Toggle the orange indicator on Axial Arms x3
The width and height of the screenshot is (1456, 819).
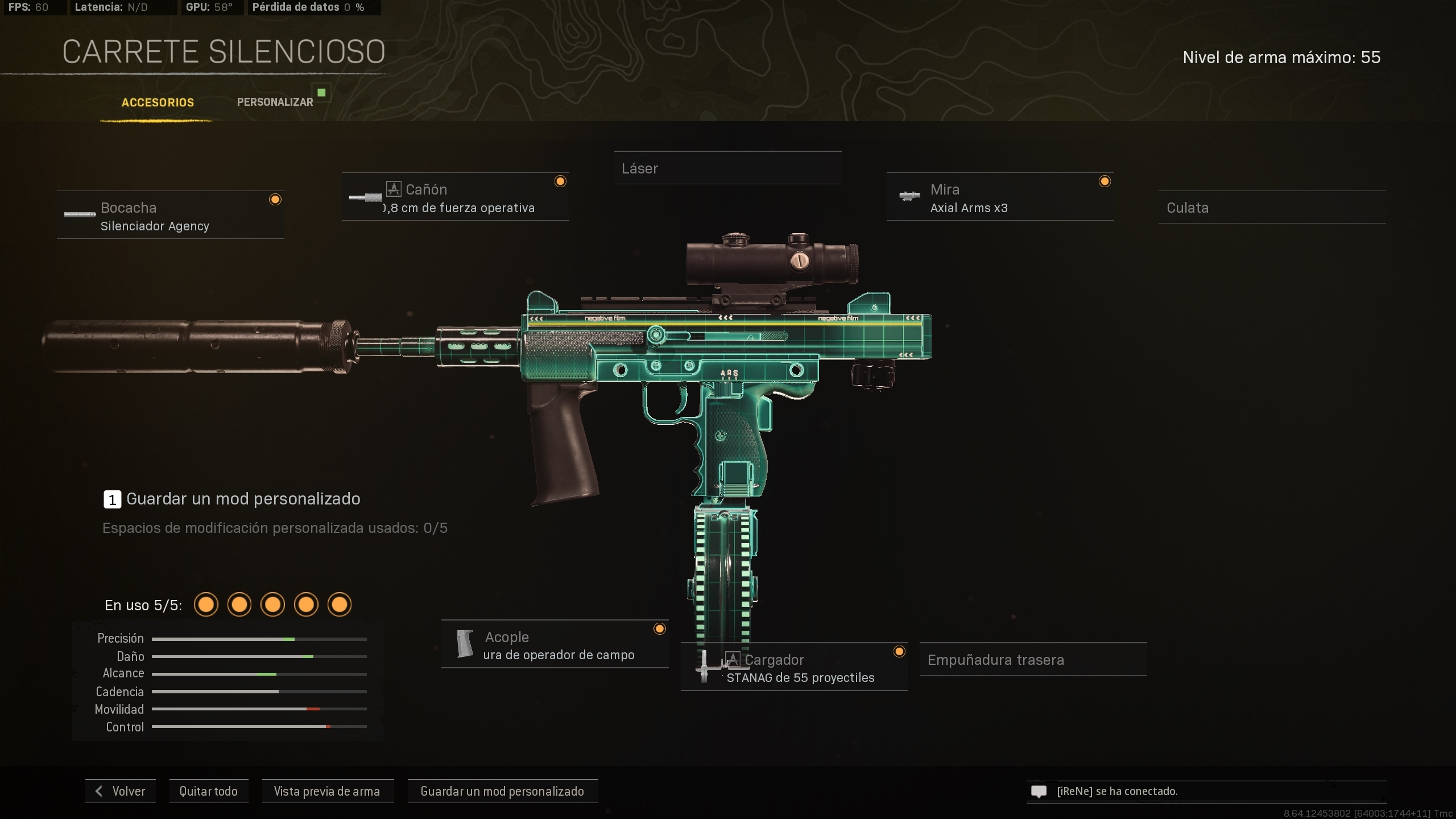pyautogui.click(x=1105, y=181)
